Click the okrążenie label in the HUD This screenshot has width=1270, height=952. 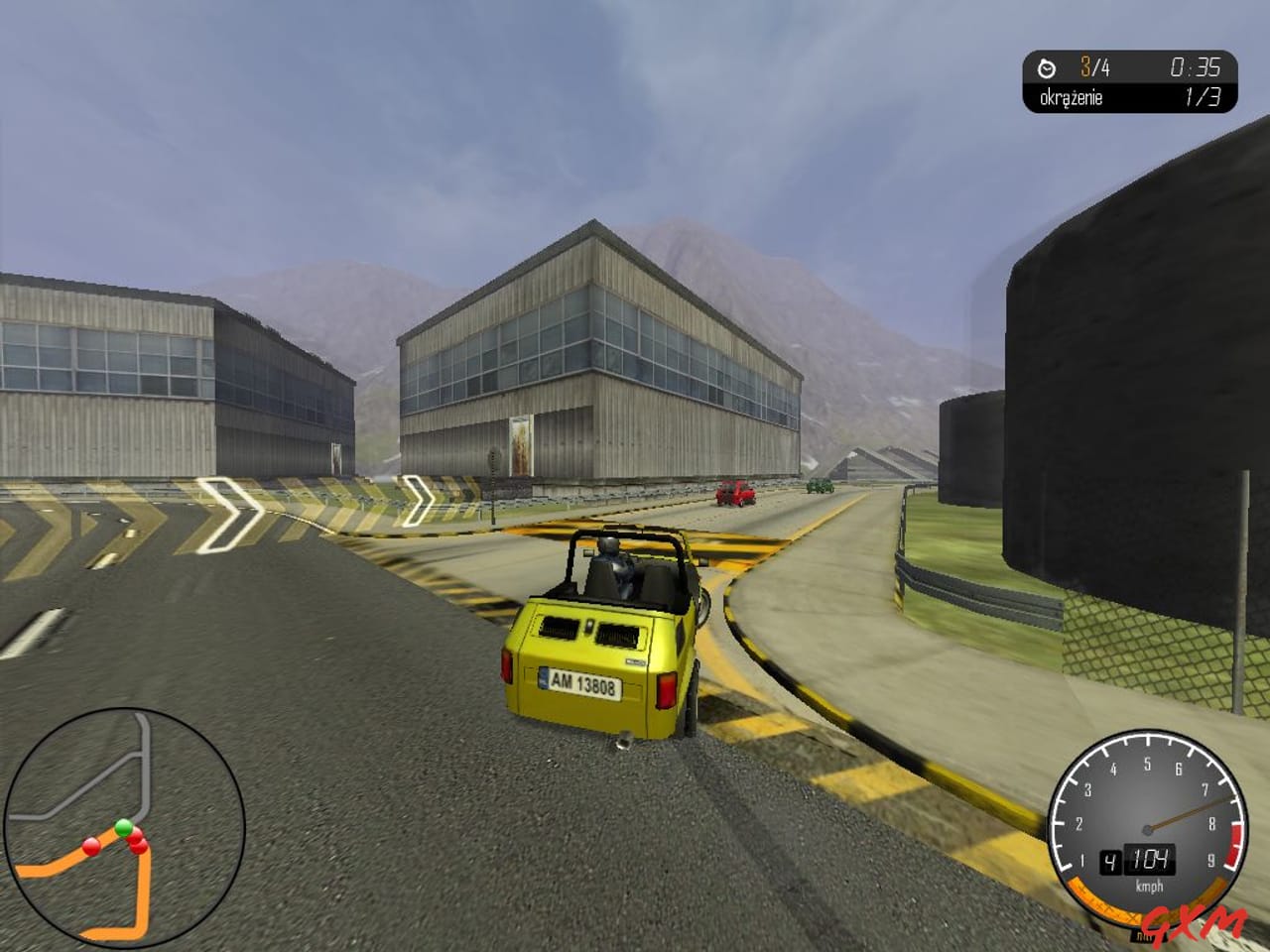[x=1072, y=96]
